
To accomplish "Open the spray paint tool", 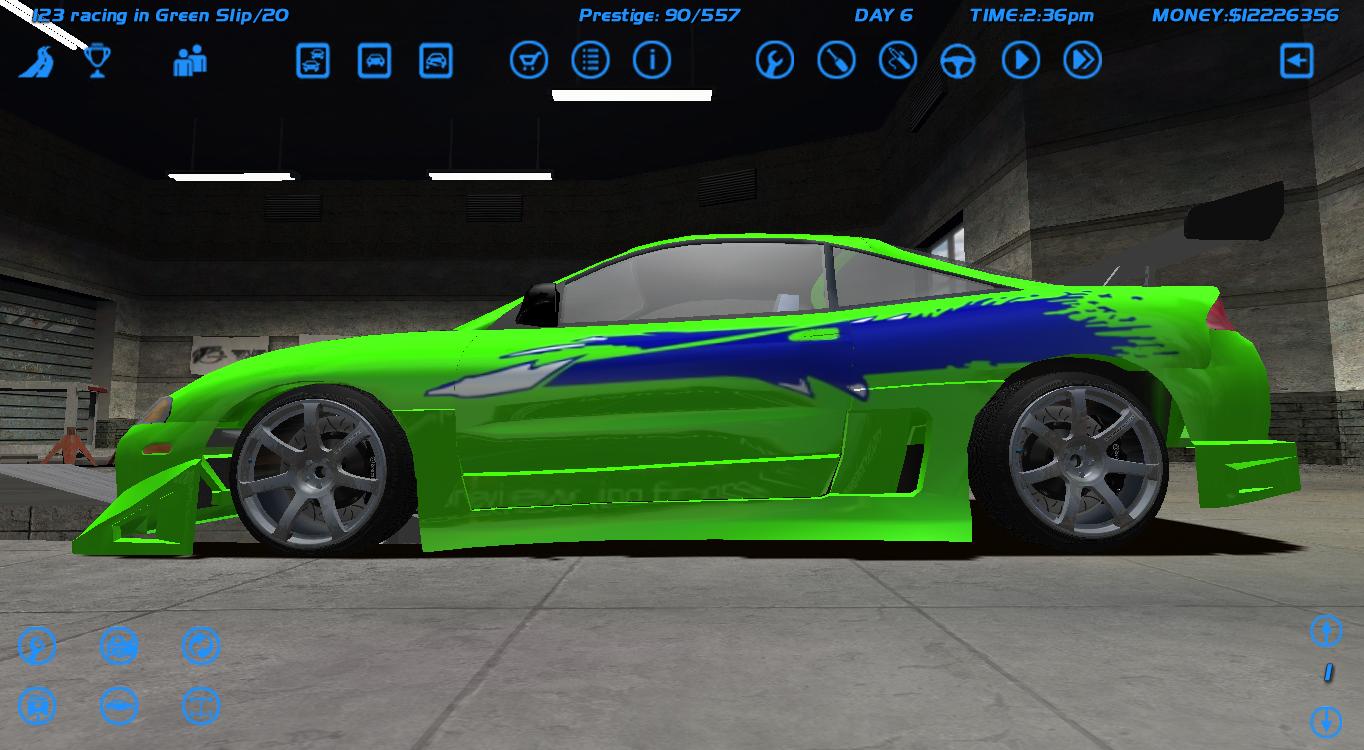I will 897,60.
